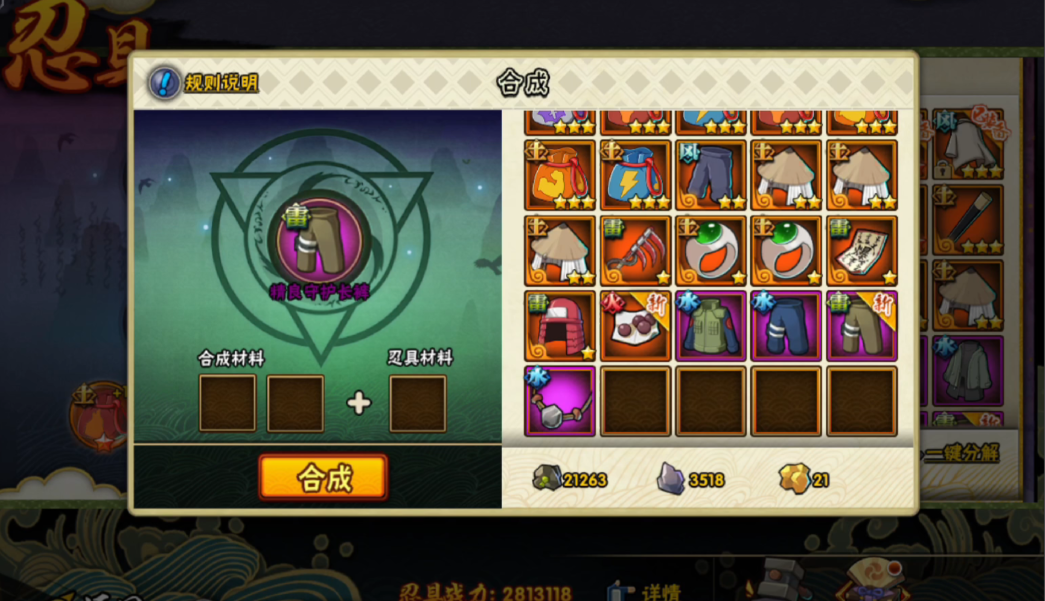Screen dimensions: 1045x601
Task: Click the orange 合成 synthesize button
Action: point(323,477)
